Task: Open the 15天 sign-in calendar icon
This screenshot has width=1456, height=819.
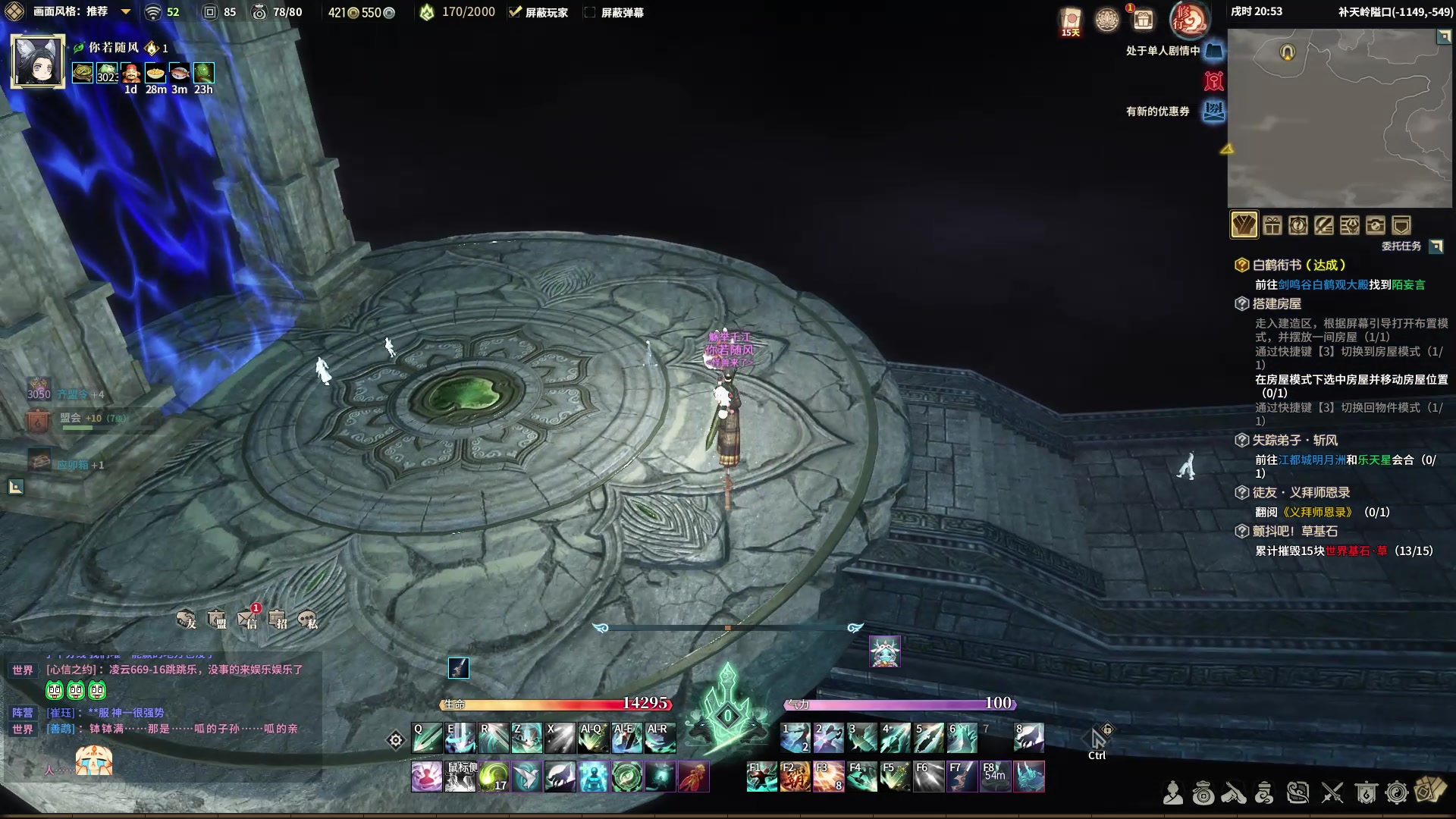Action: point(1071,21)
